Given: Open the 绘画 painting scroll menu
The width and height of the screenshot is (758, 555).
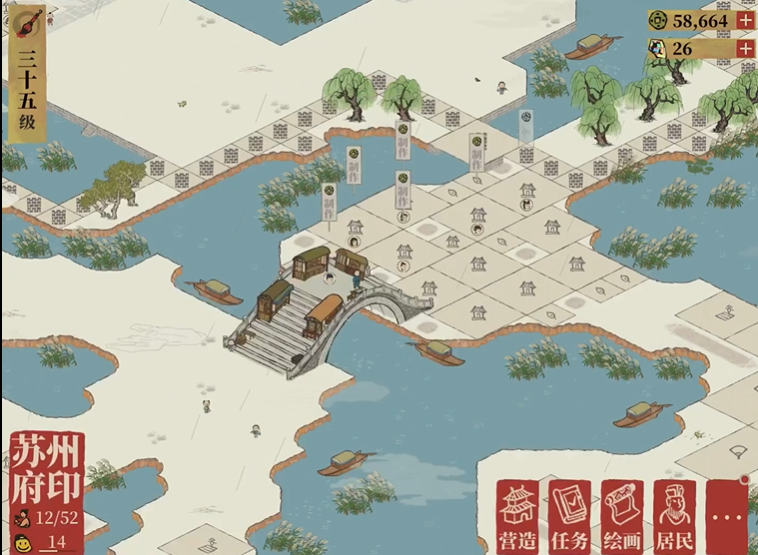Looking at the screenshot, I should pyautogui.click(x=622, y=515).
